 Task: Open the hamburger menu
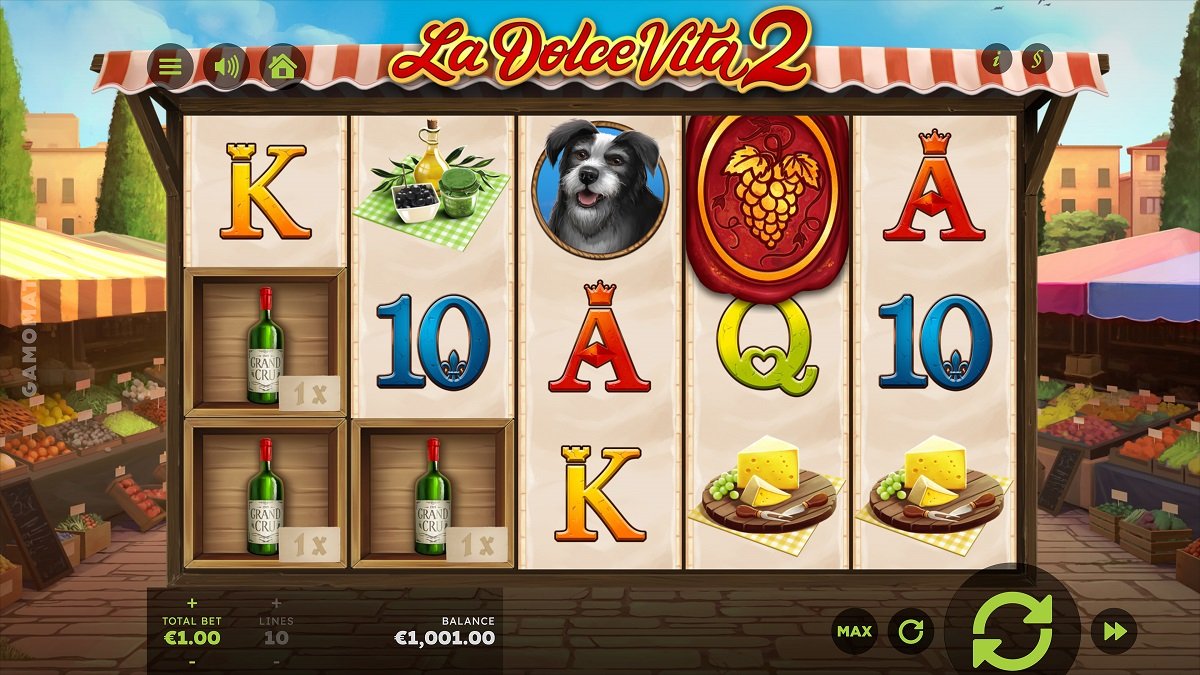coord(171,67)
